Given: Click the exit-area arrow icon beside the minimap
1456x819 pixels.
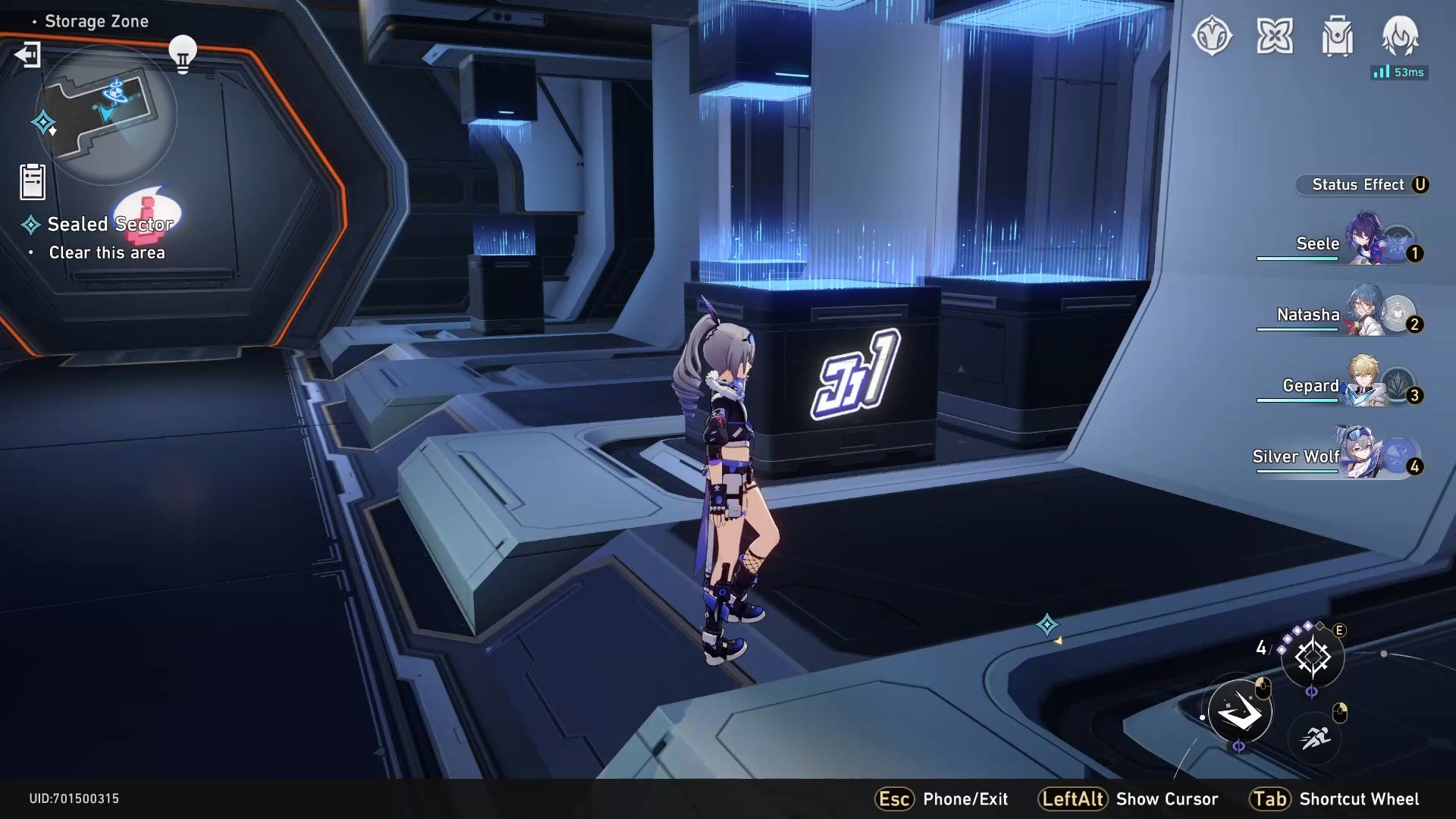Looking at the screenshot, I should (28, 55).
